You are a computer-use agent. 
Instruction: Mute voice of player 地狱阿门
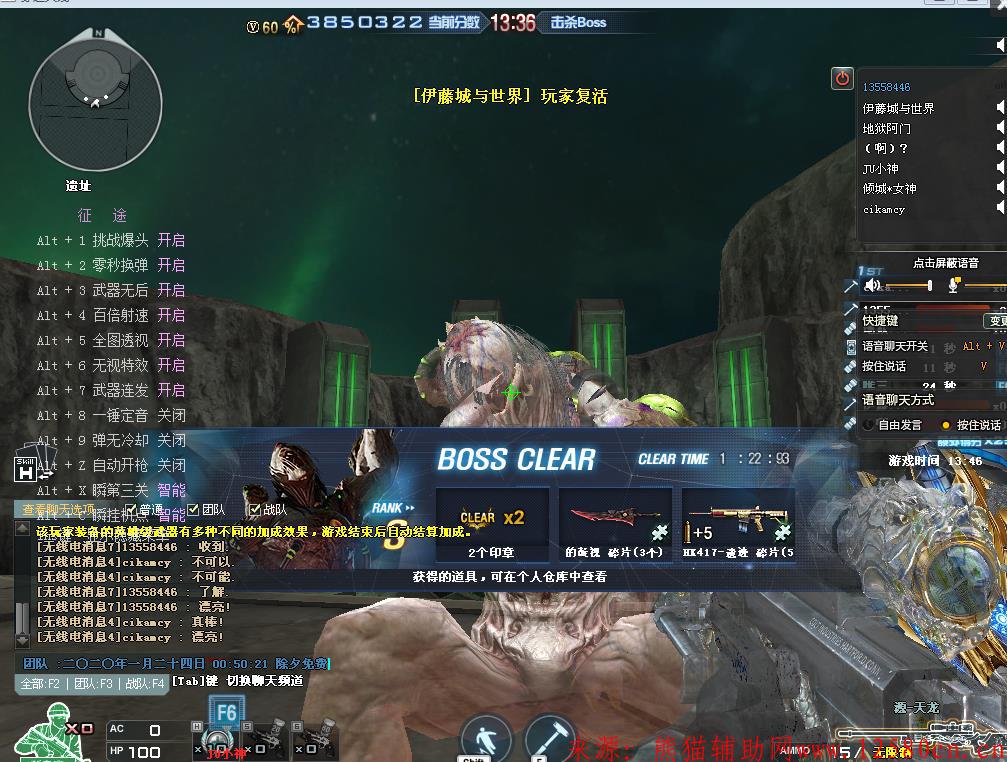1000,128
